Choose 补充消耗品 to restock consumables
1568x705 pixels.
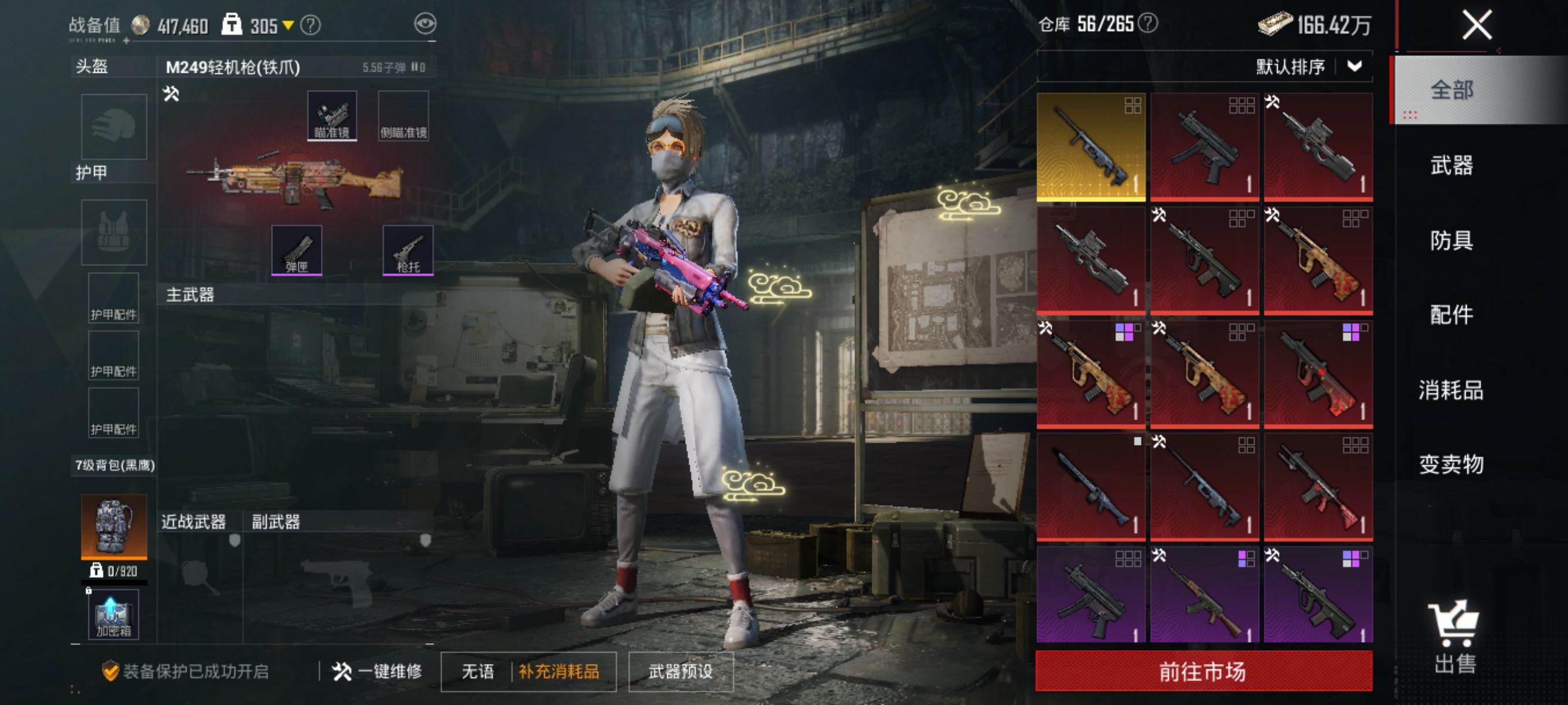point(559,671)
